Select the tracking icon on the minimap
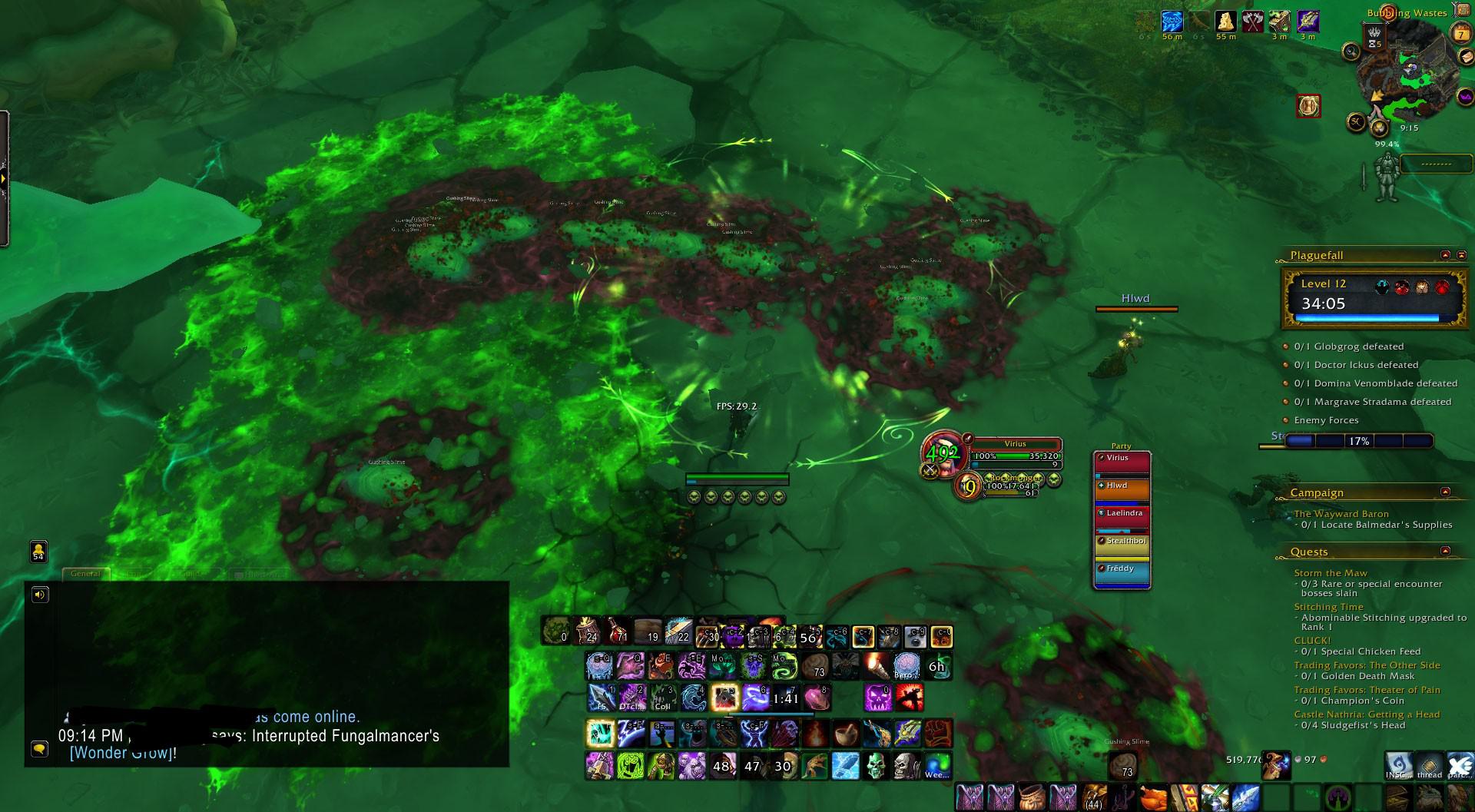 pyautogui.click(x=1351, y=50)
